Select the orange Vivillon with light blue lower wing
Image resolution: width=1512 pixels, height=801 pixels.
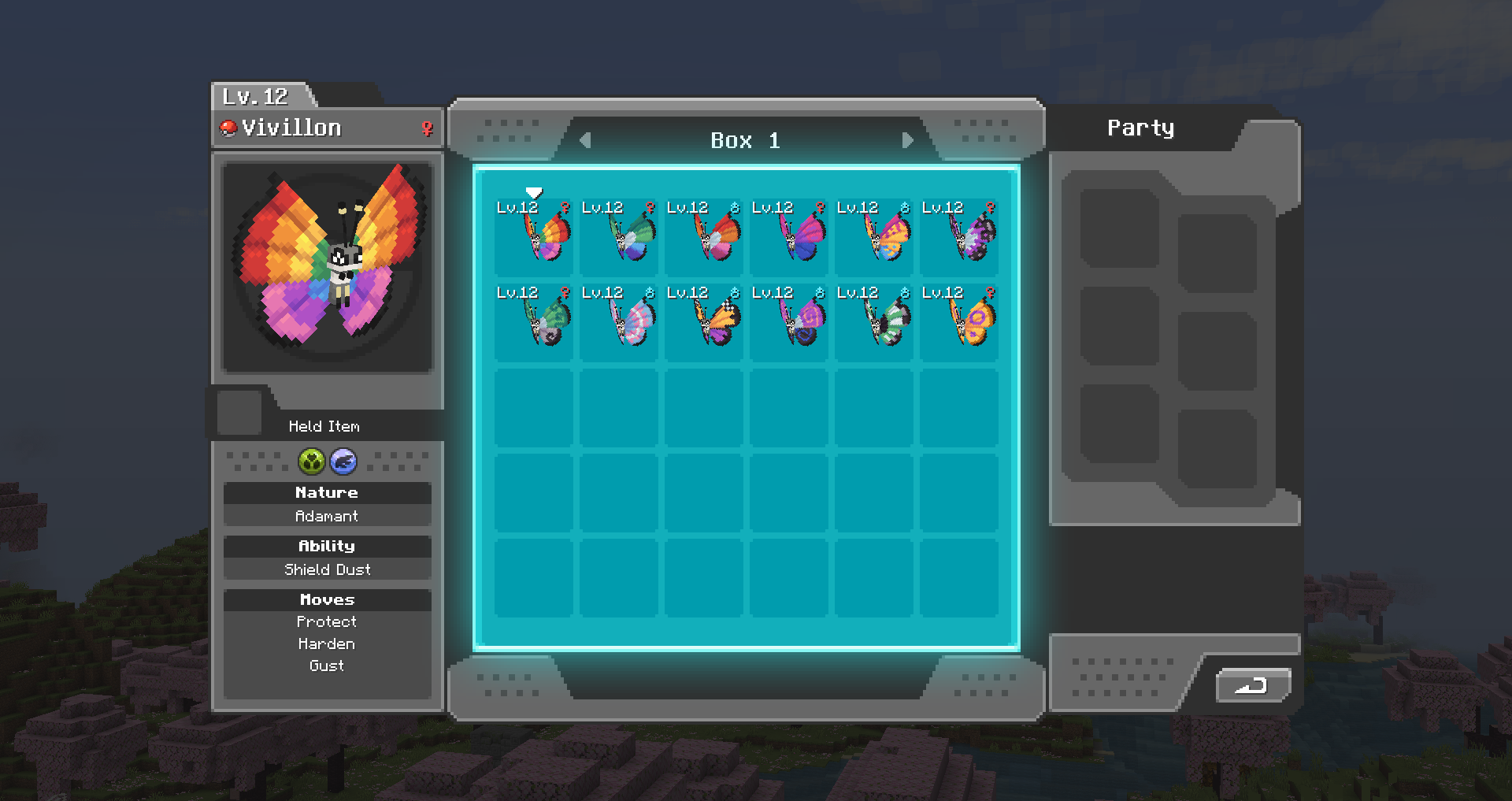pyautogui.click(x=875, y=236)
